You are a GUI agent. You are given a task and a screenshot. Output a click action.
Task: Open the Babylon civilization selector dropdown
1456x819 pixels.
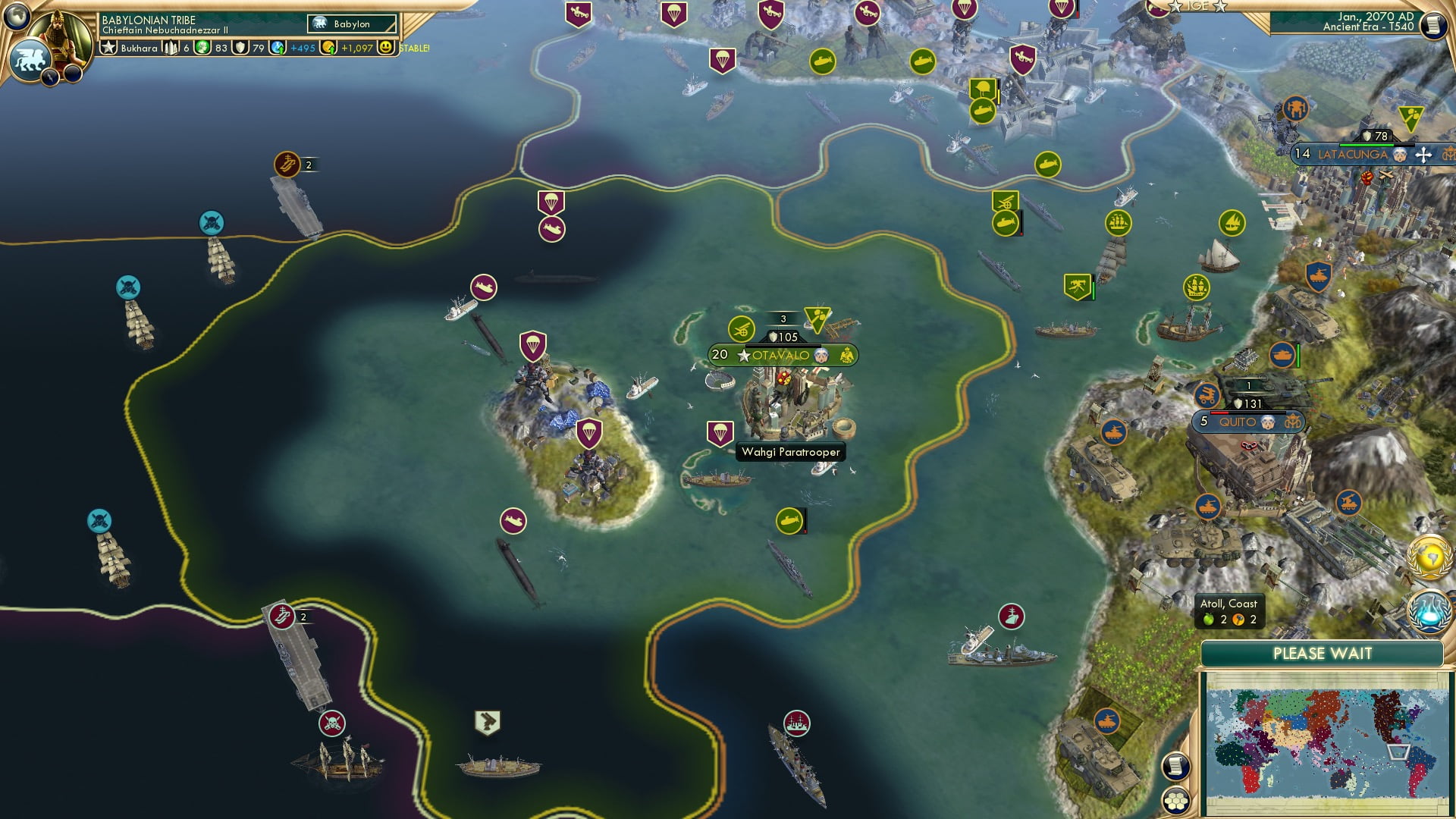coord(351,24)
